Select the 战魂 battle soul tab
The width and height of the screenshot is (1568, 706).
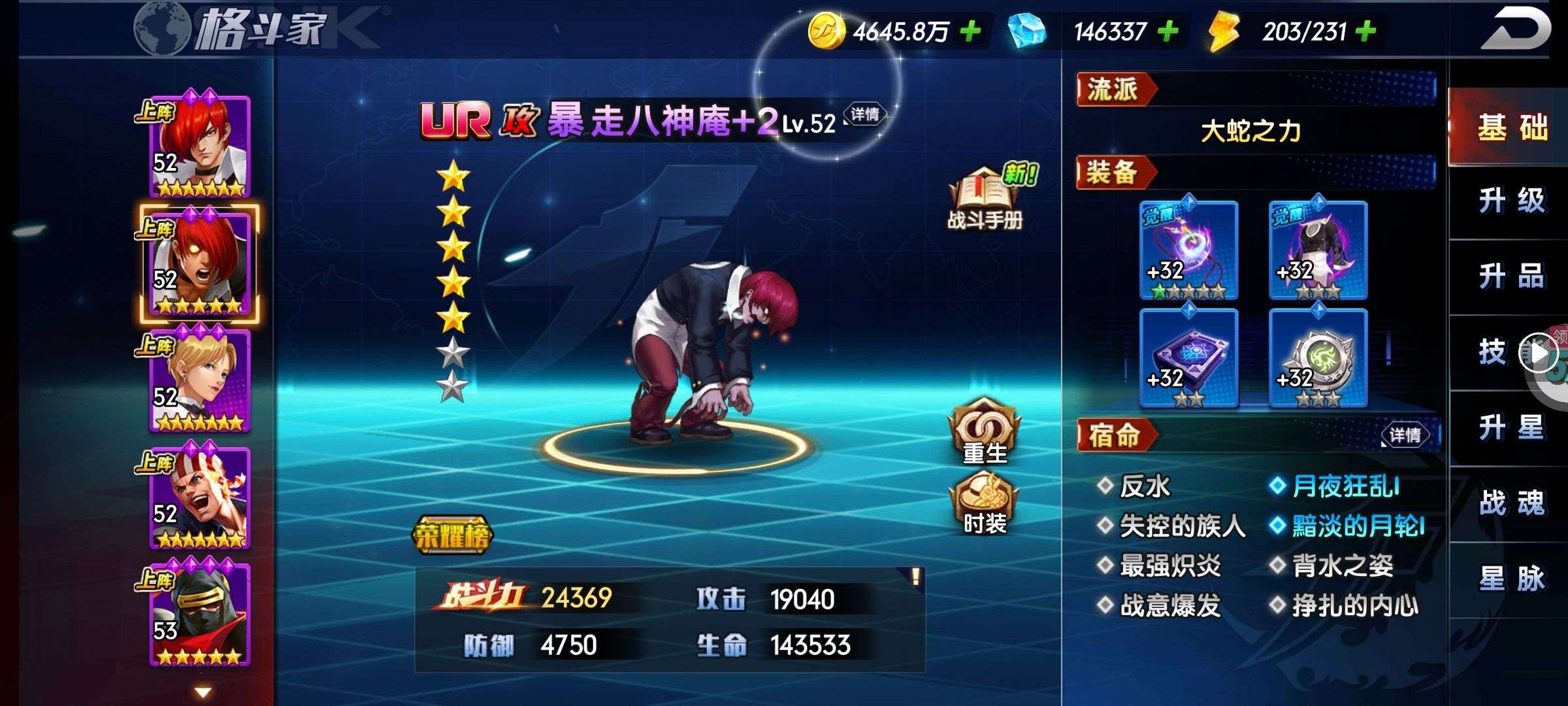1512,503
